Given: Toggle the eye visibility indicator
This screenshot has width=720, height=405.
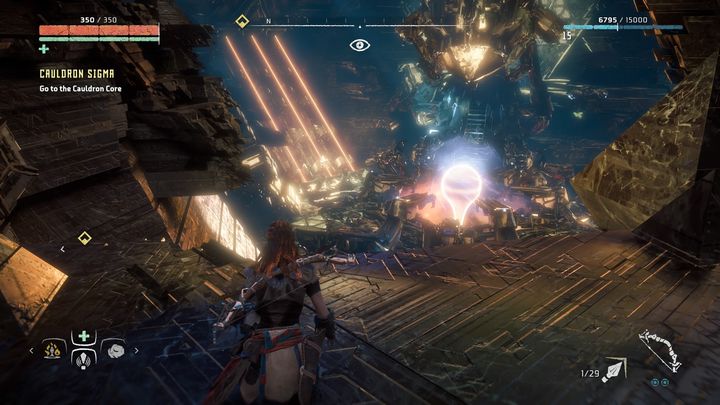Looking at the screenshot, I should [x=360, y=45].
